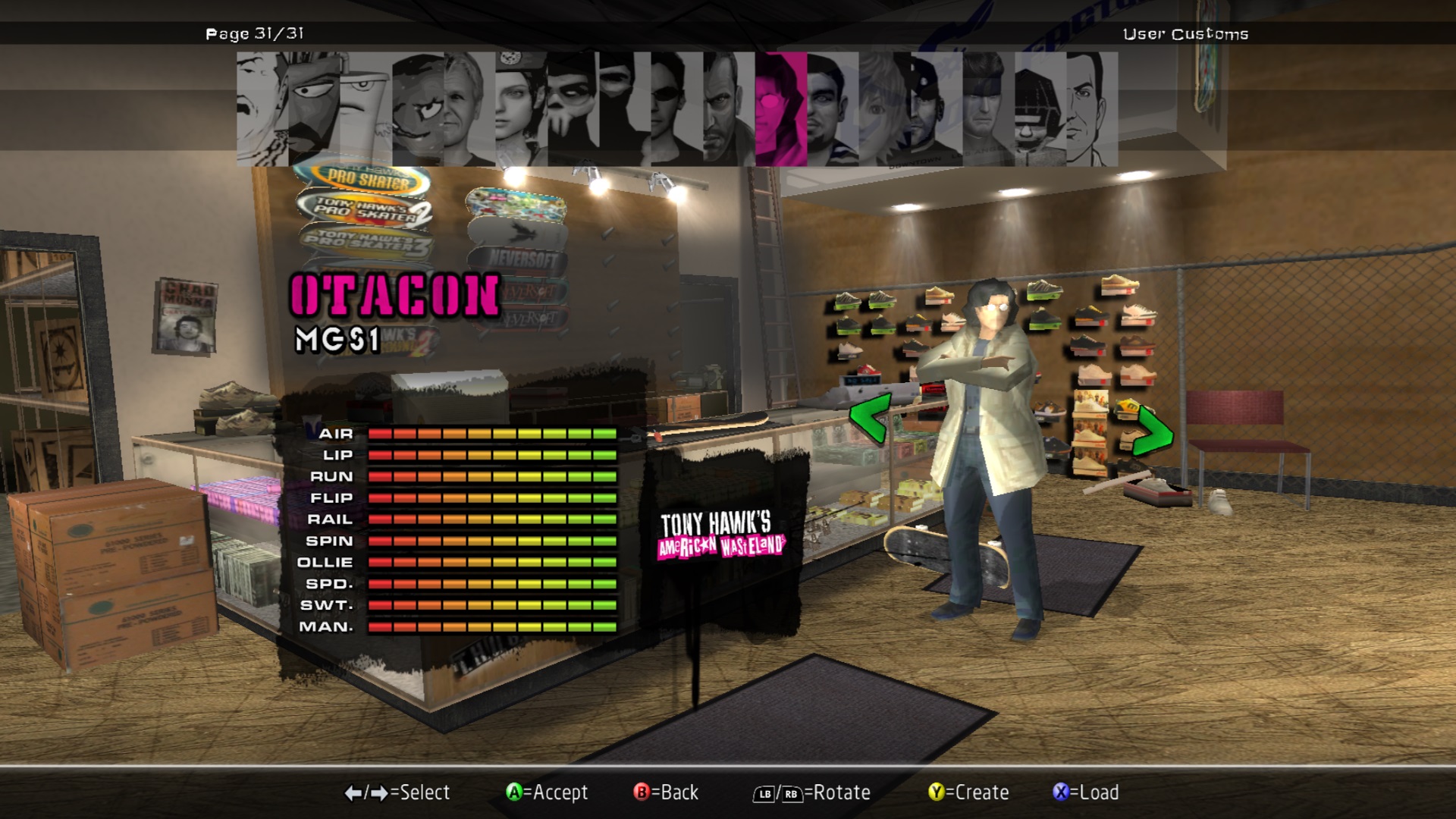Choose the Solid Snake bandana portrait

988,109
